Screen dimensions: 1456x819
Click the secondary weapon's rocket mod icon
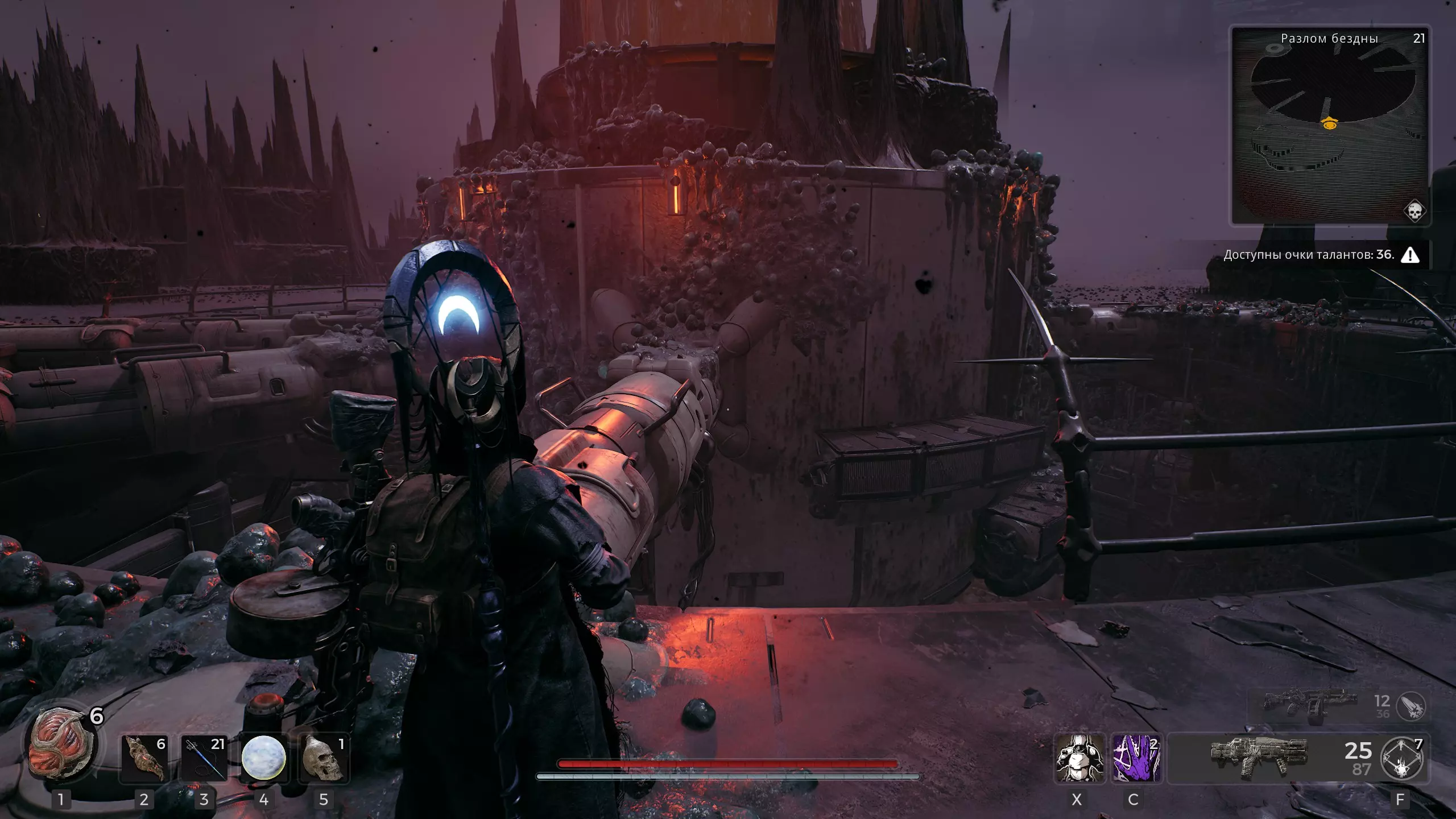pos(1410,707)
